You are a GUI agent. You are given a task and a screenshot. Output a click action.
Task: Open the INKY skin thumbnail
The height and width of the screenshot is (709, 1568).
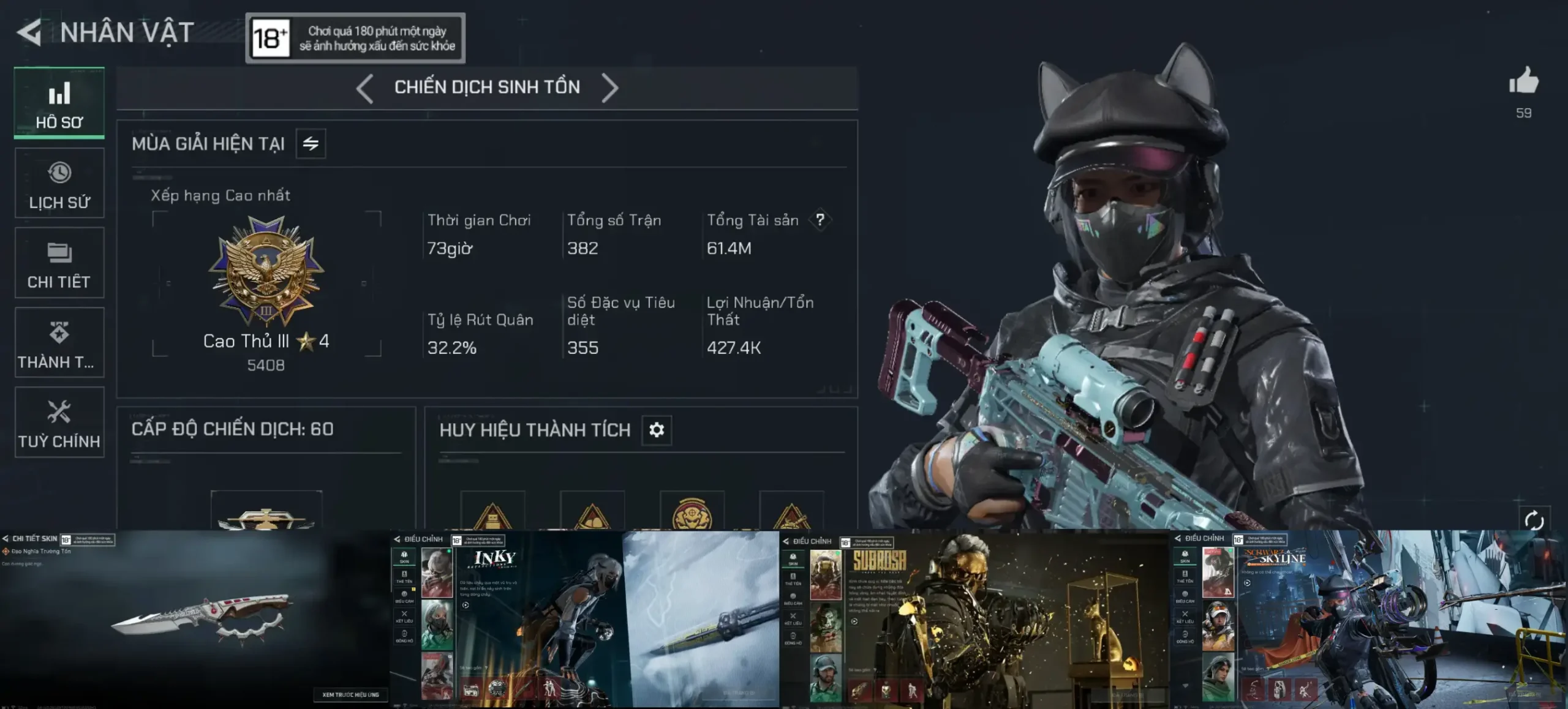(x=585, y=620)
